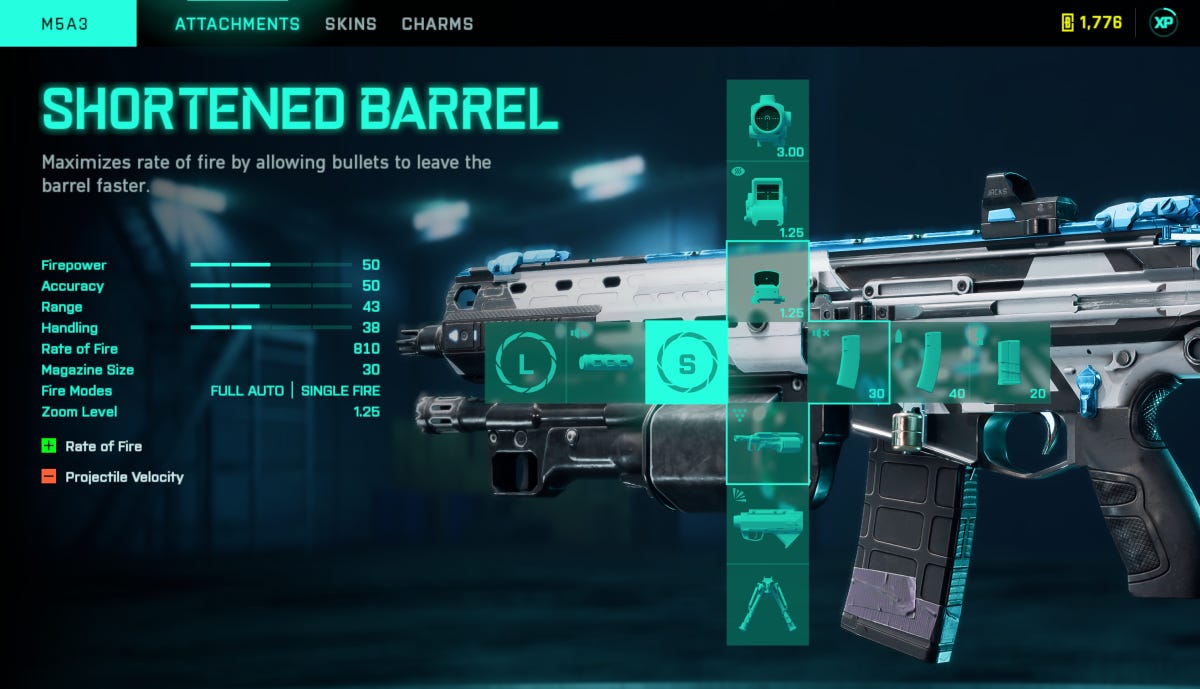Open the Skins tab
The width and height of the screenshot is (1200, 689).
pyautogui.click(x=350, y=23)
